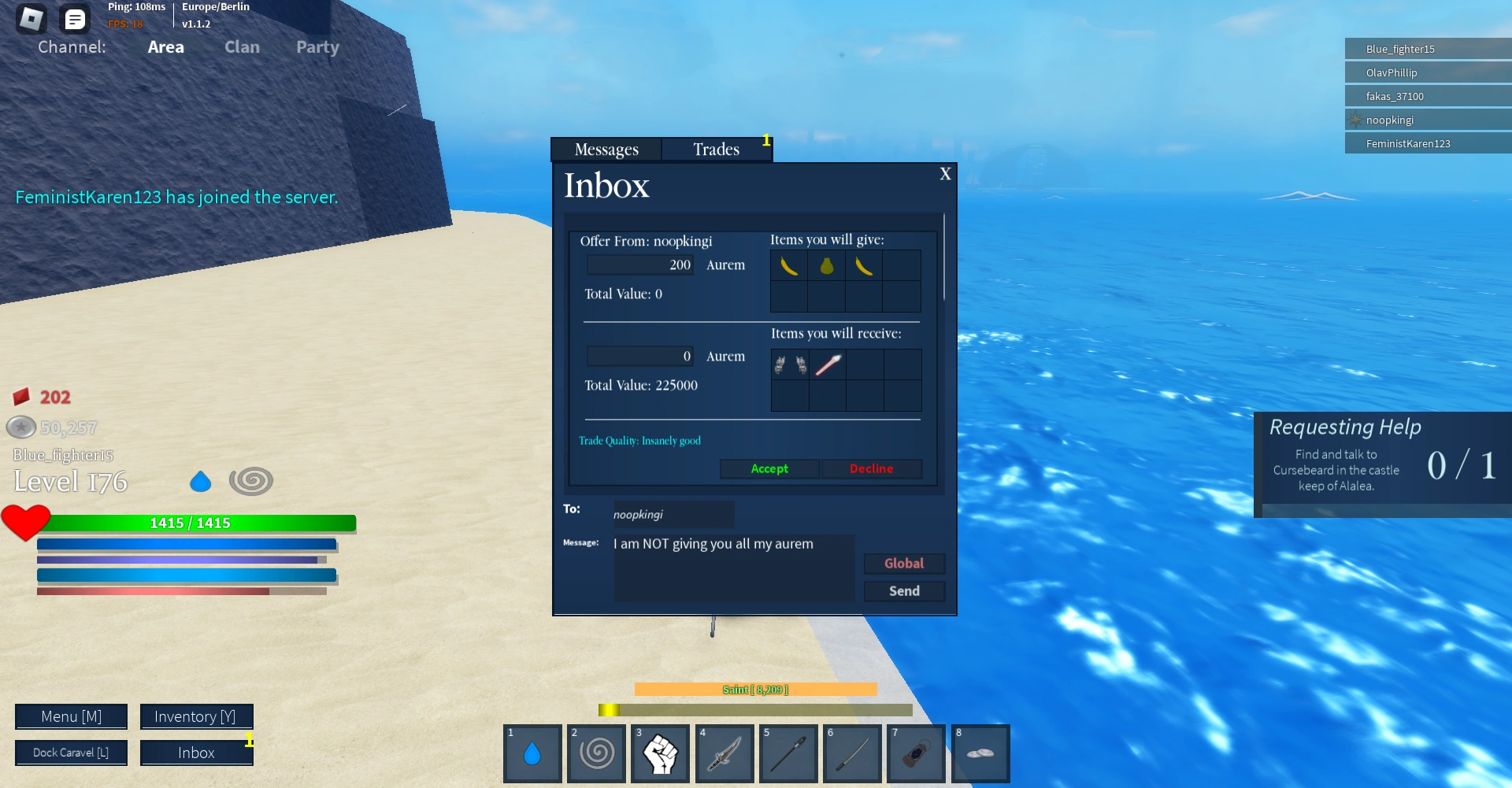Image resolution: width=1512 pixels, height=788 pixels.
Task: Activate the fist fighting style in slot 3
Action: click(x=660, y=753)
